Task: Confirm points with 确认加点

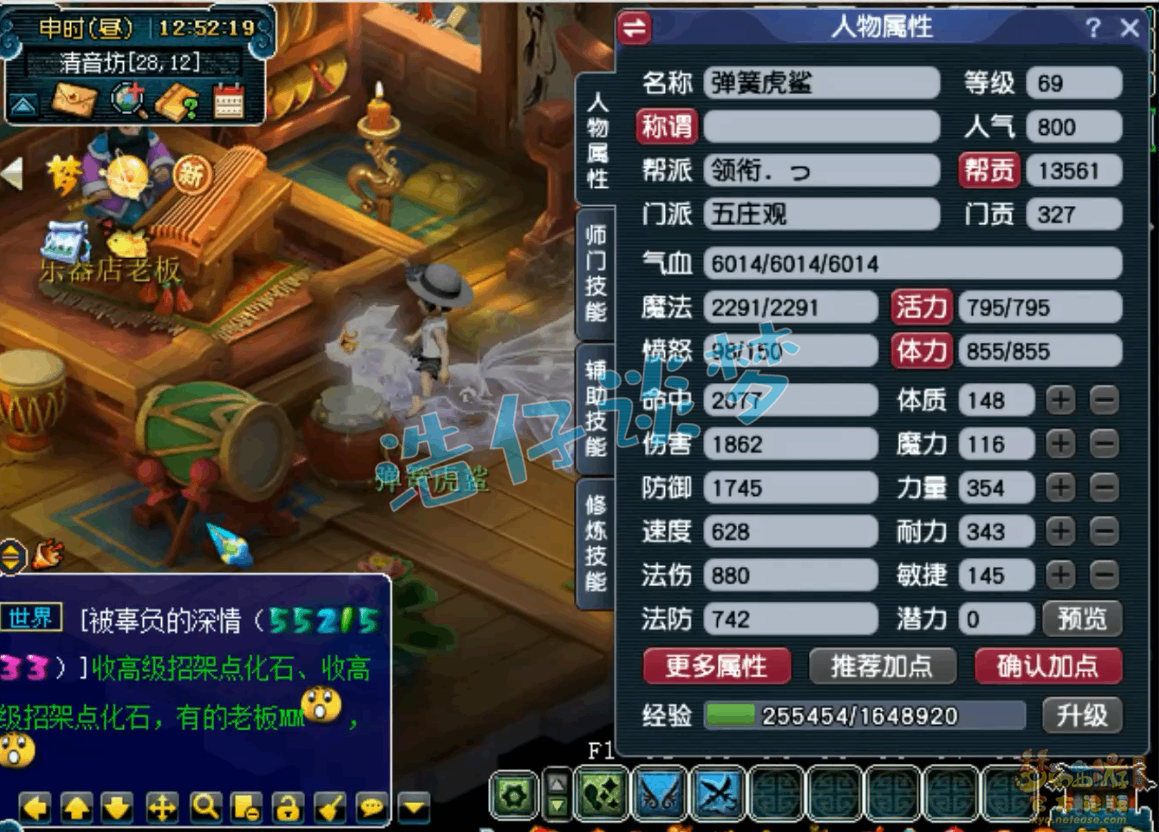Action: tap(1048, 666)
